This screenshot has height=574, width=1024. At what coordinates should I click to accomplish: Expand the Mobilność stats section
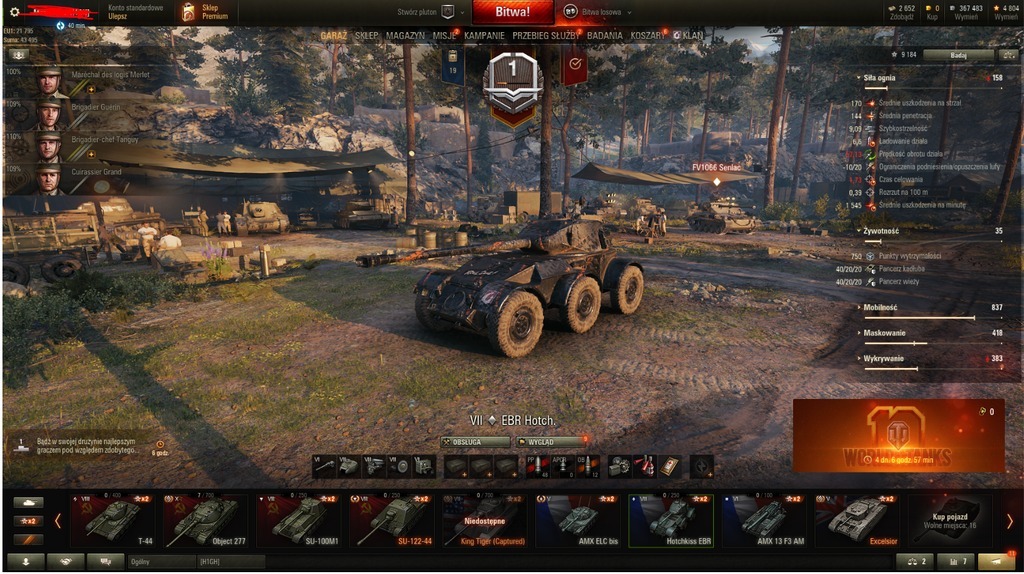882,307
